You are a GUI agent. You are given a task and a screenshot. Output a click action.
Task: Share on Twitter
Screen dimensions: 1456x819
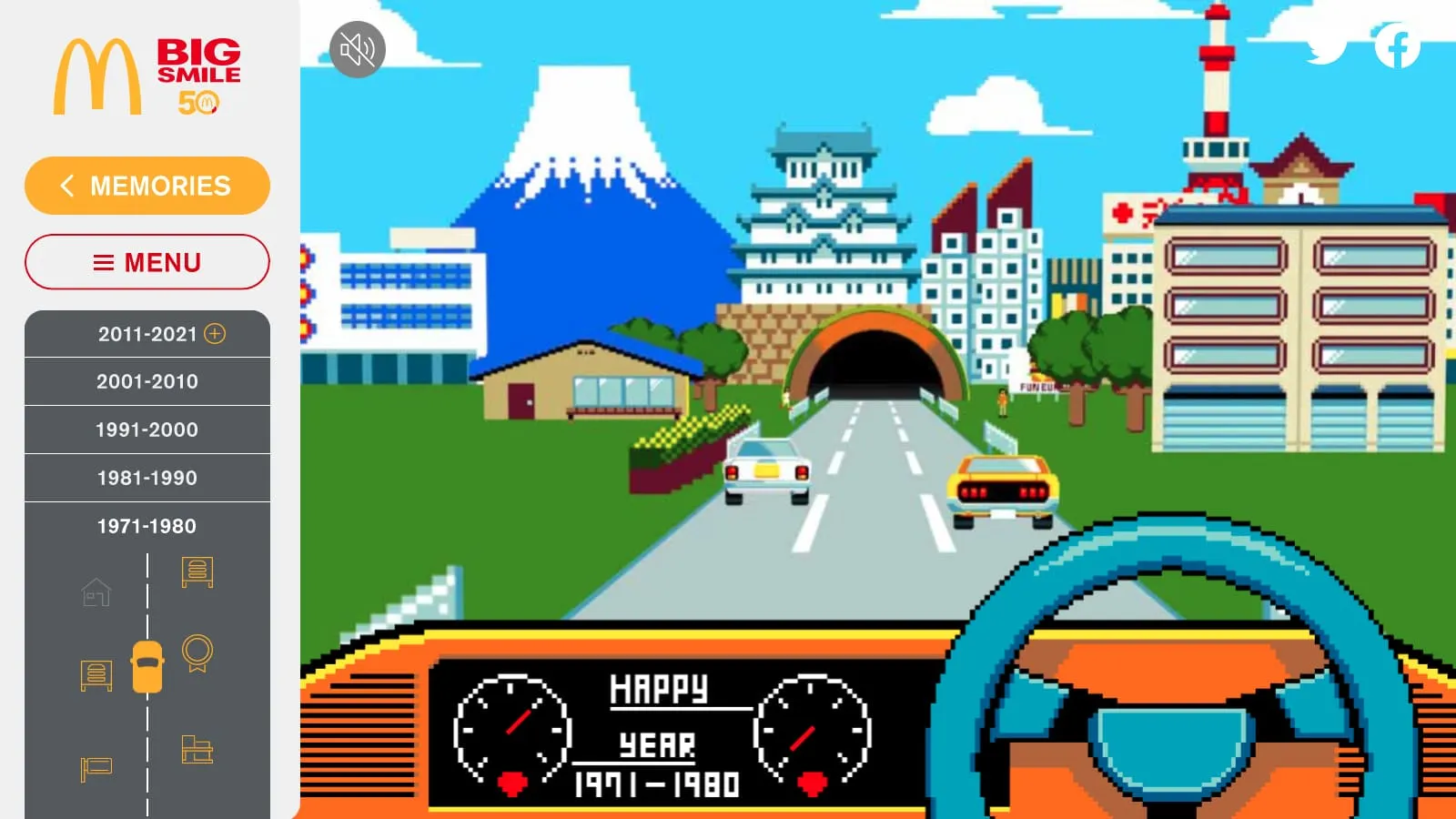pos(1326,45)
